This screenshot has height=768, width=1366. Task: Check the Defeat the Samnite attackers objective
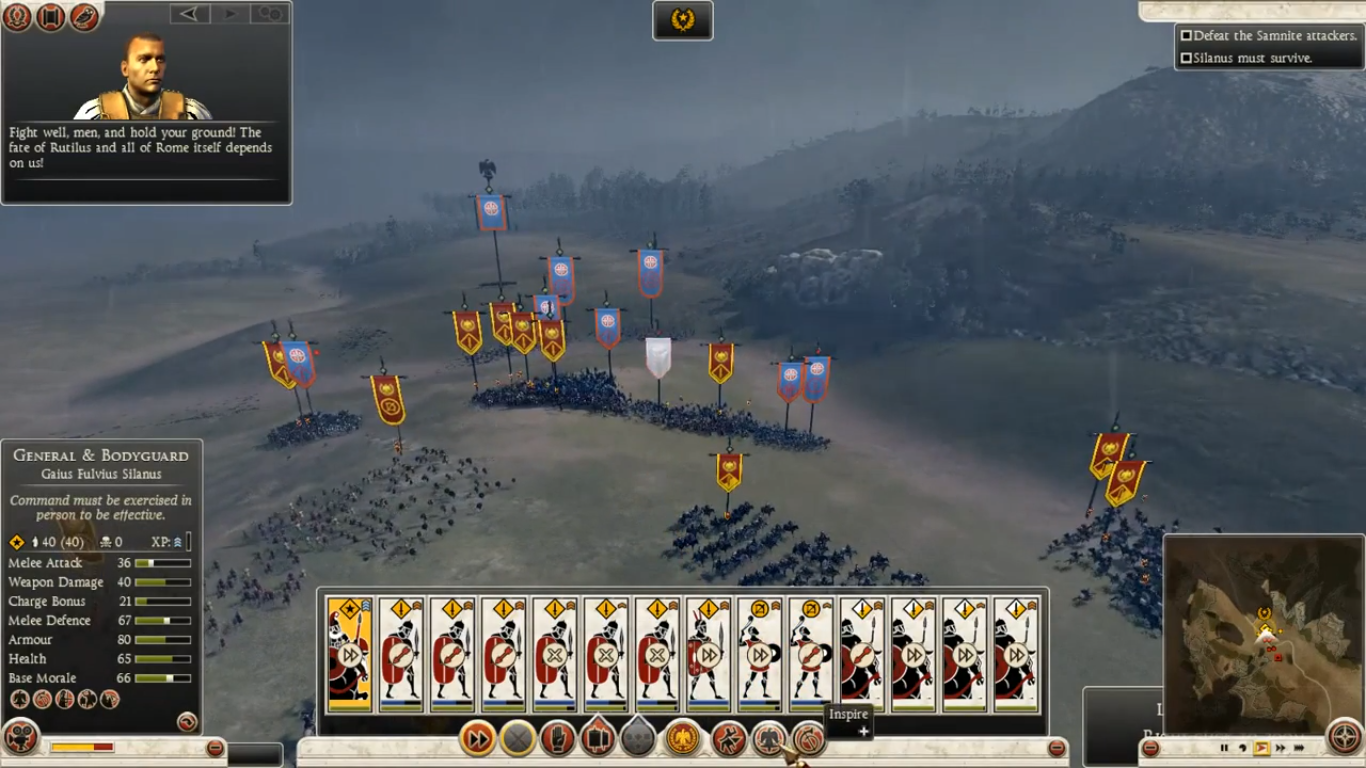[1186, 35]
